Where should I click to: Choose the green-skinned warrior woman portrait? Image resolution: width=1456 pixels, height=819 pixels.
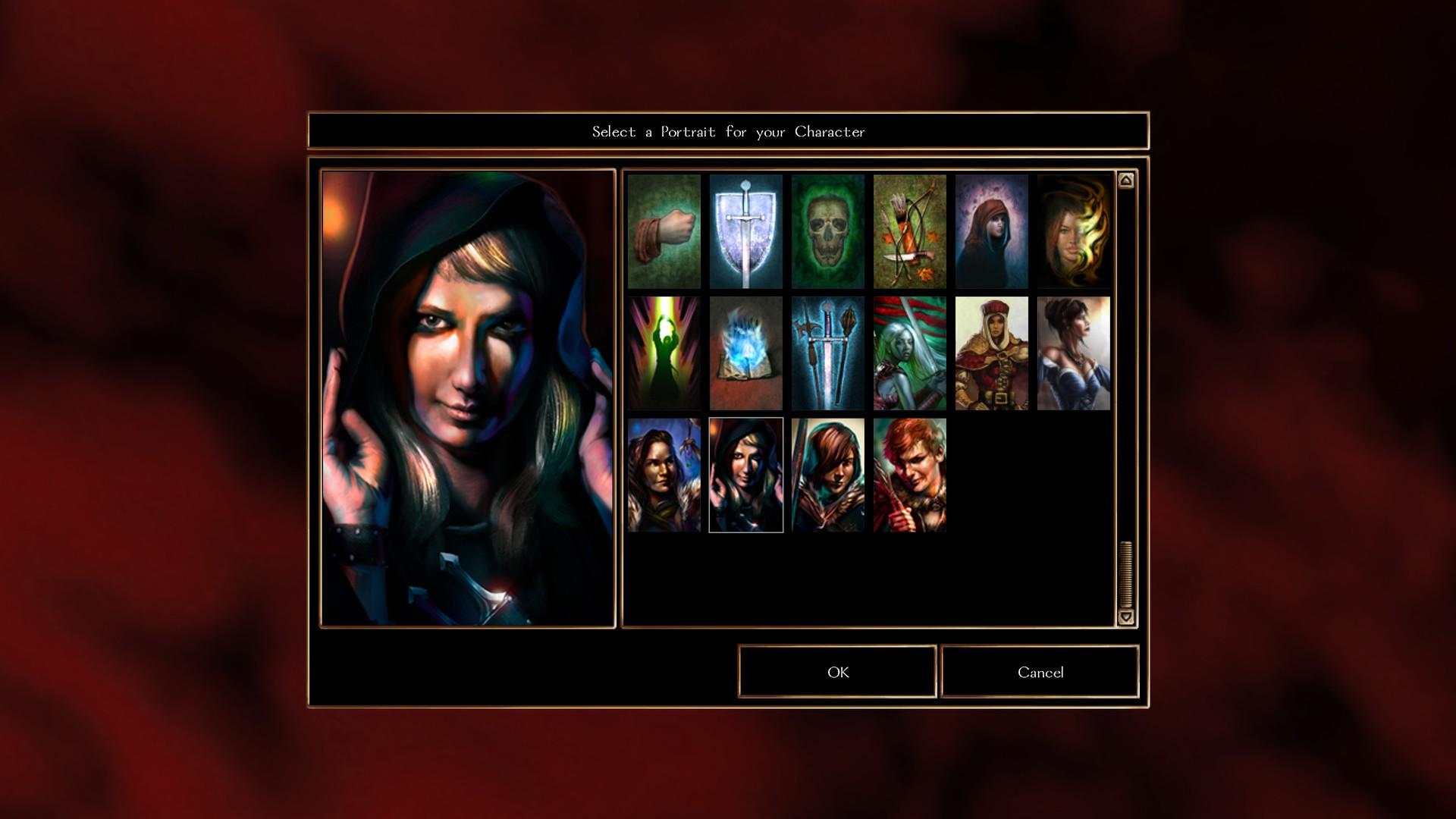click(x=908, y=353)
